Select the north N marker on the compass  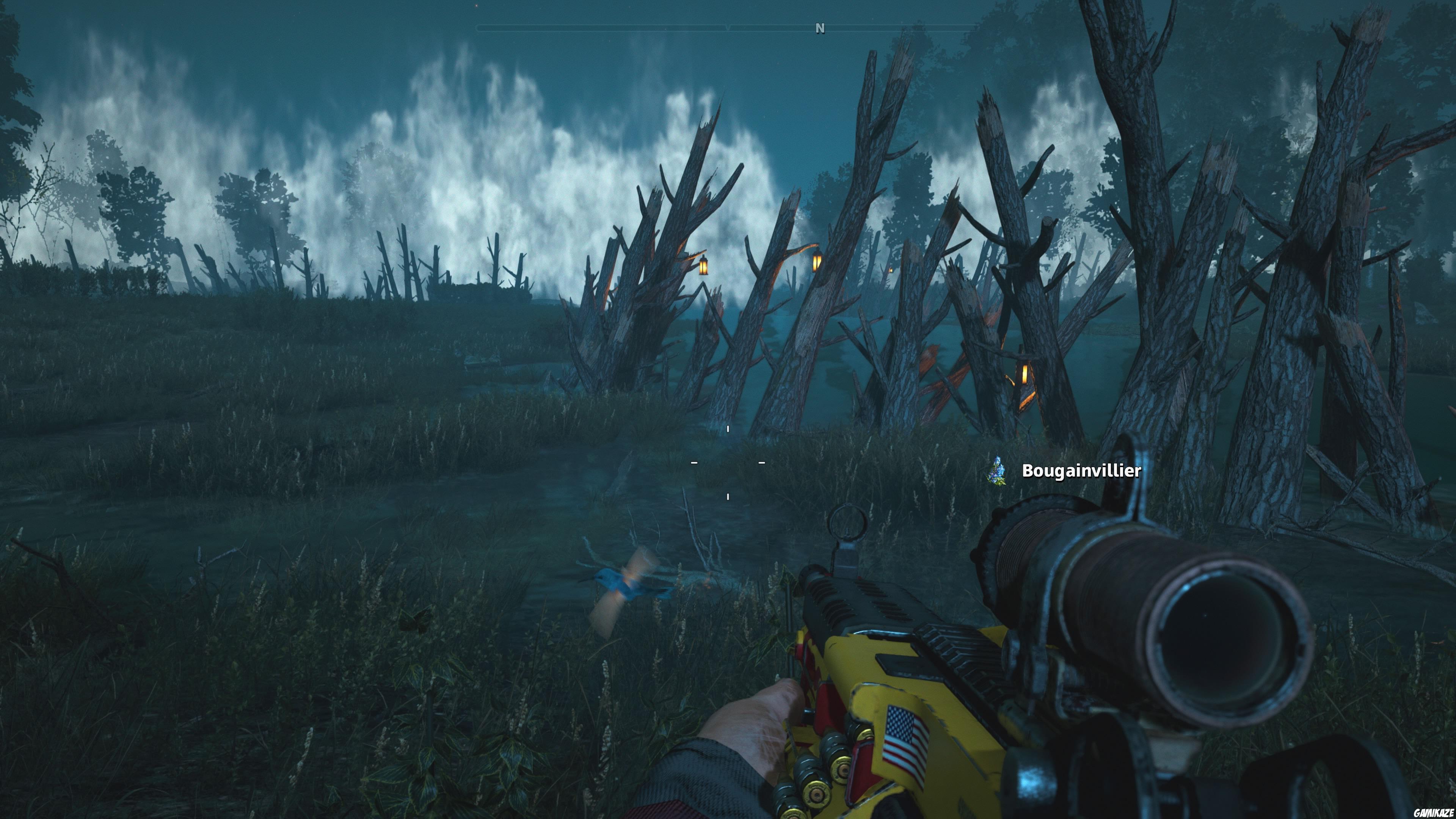(821, 27)
